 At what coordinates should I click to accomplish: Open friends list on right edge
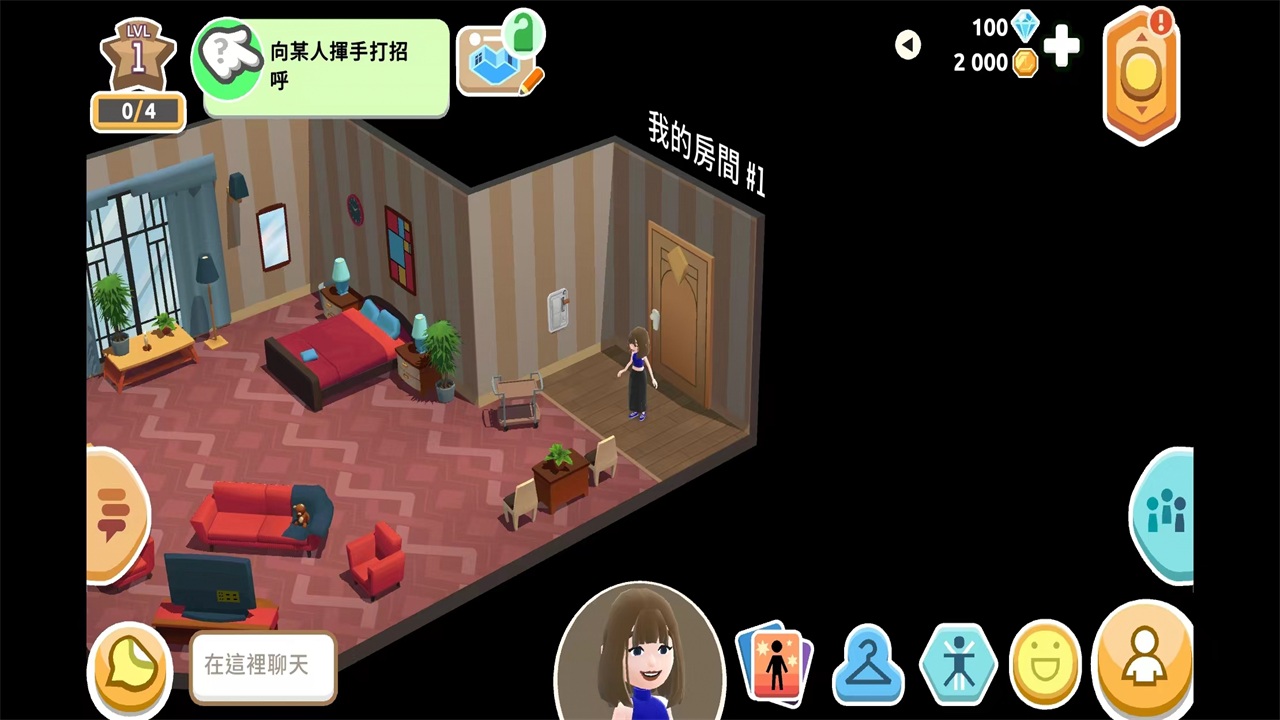pyautogui.click(x=1168, y=515)
